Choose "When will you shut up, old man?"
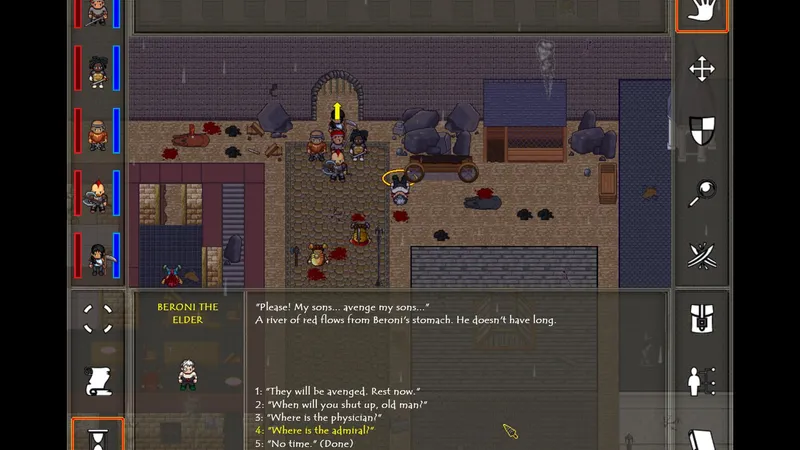This screenshot has width=800, height=450. click(x=340, y=404)
